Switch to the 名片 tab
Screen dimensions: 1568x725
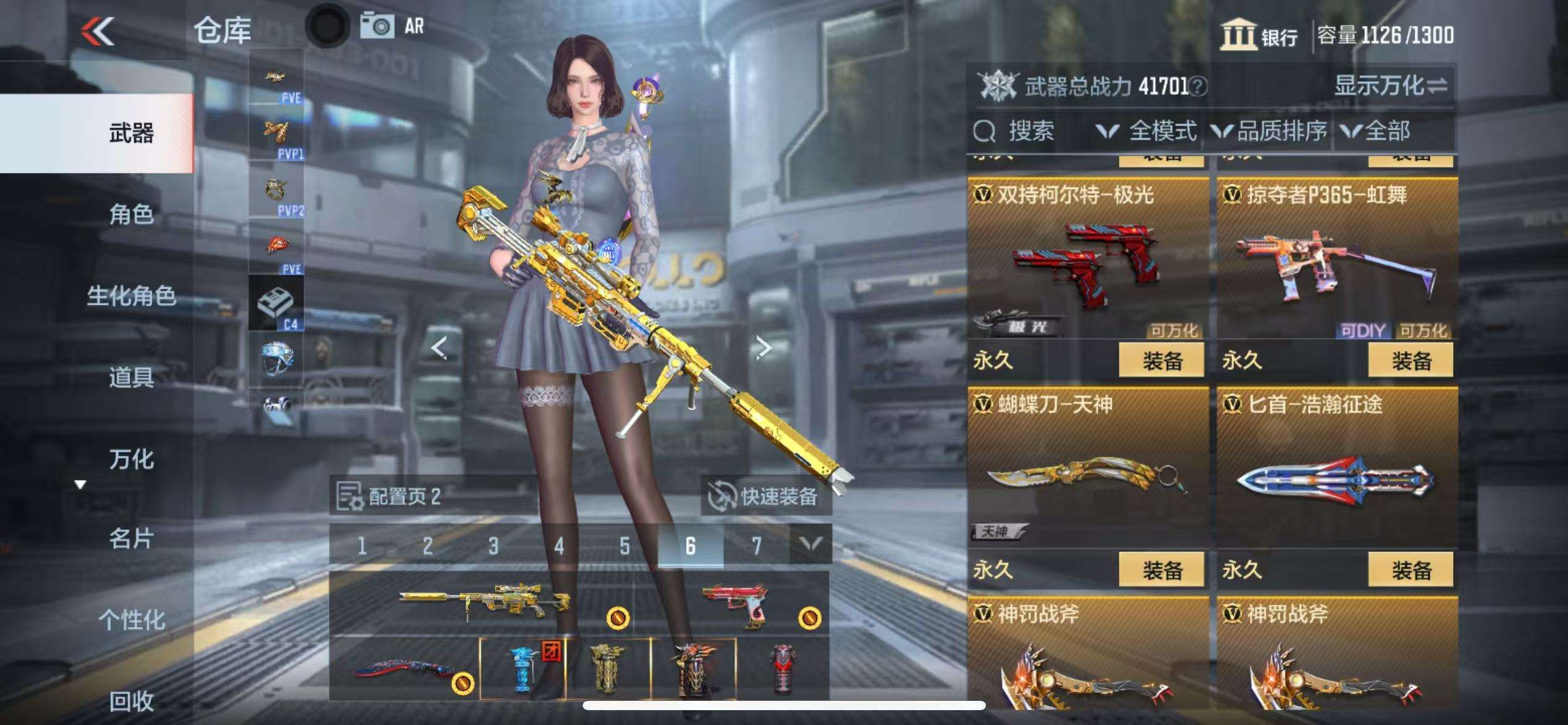click(x=131, y=539)
